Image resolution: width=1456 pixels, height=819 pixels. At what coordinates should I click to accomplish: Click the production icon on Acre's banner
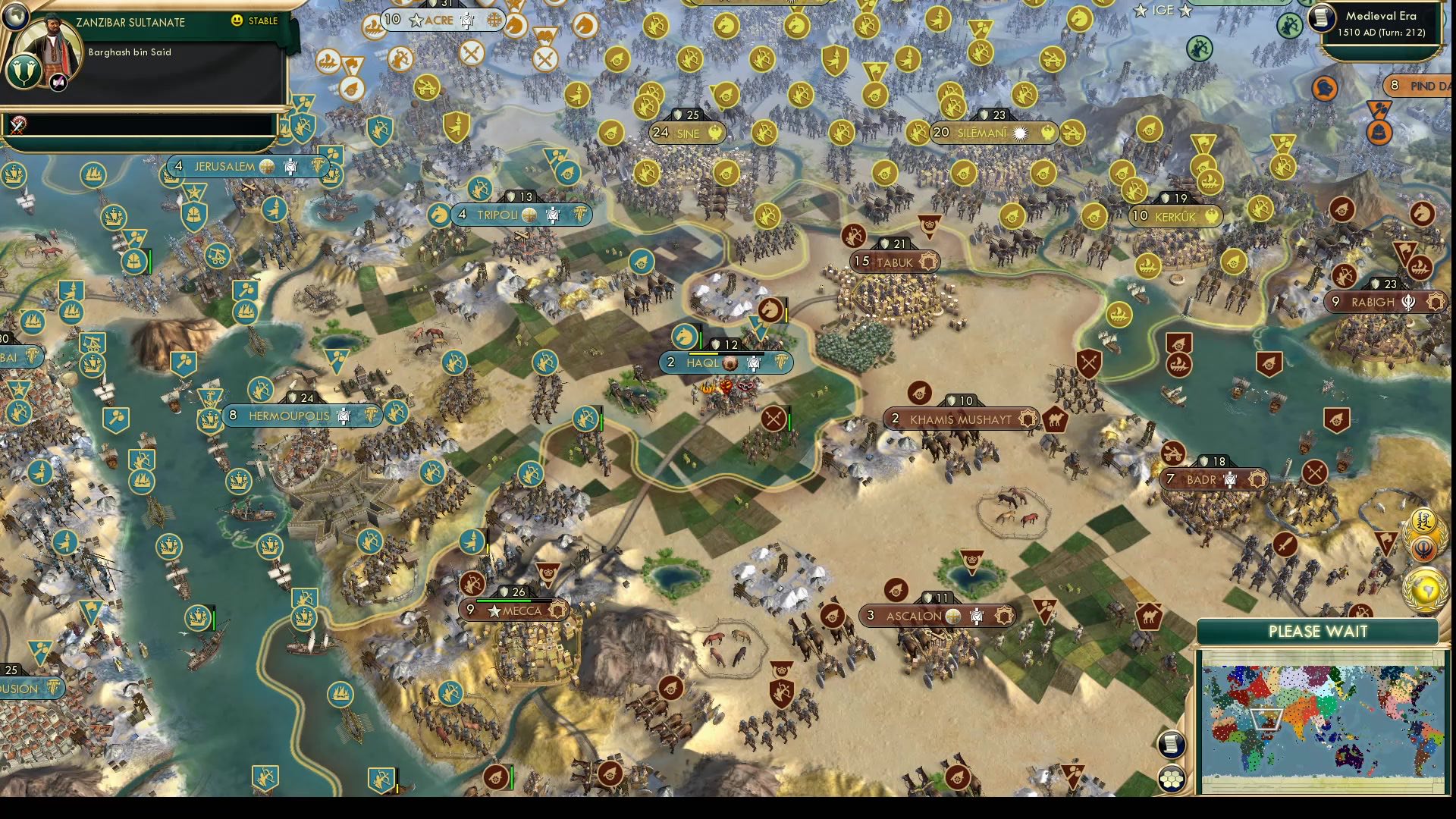coord(467,20)
